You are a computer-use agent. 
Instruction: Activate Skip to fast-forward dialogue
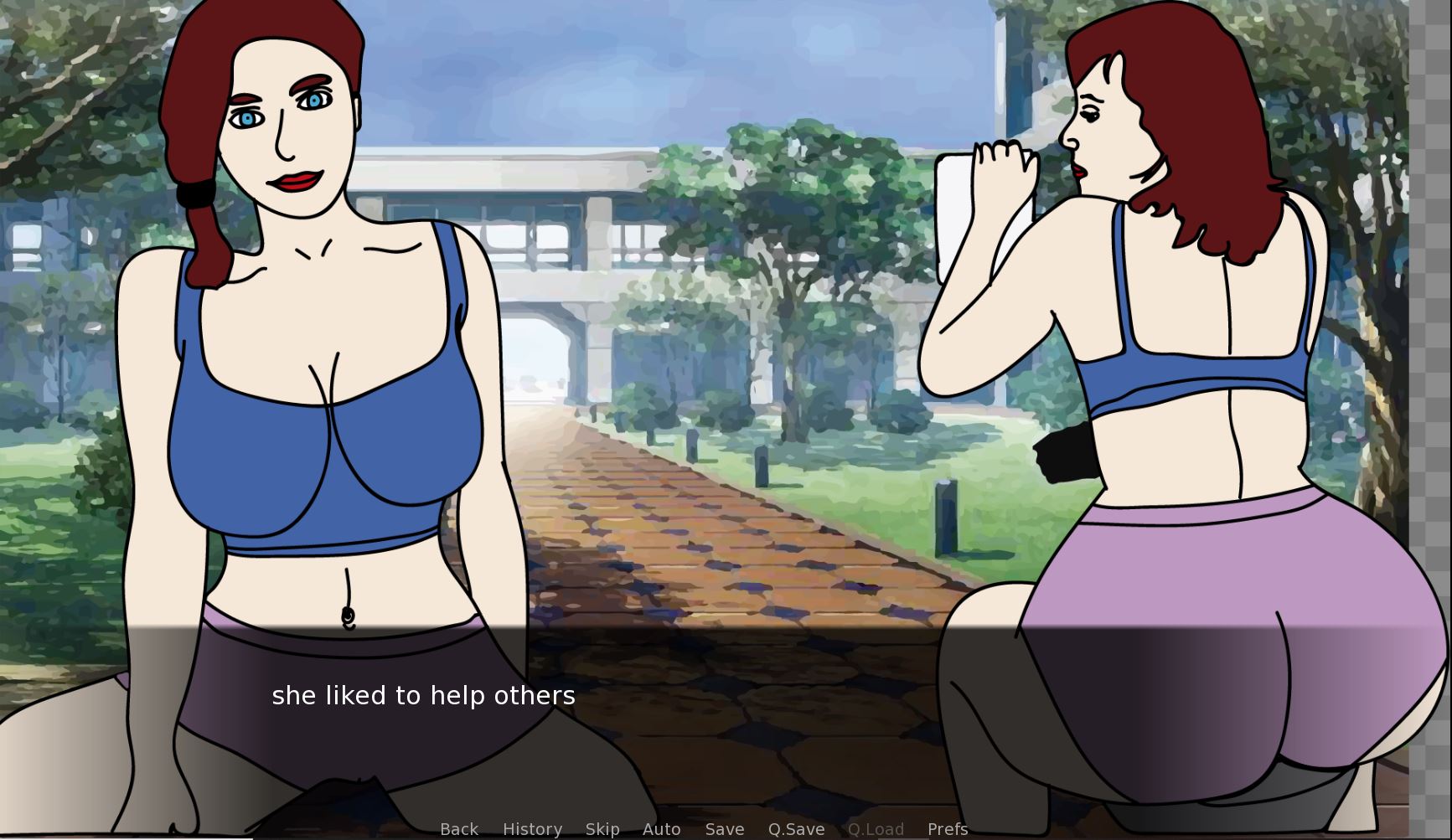pos(602,828)
